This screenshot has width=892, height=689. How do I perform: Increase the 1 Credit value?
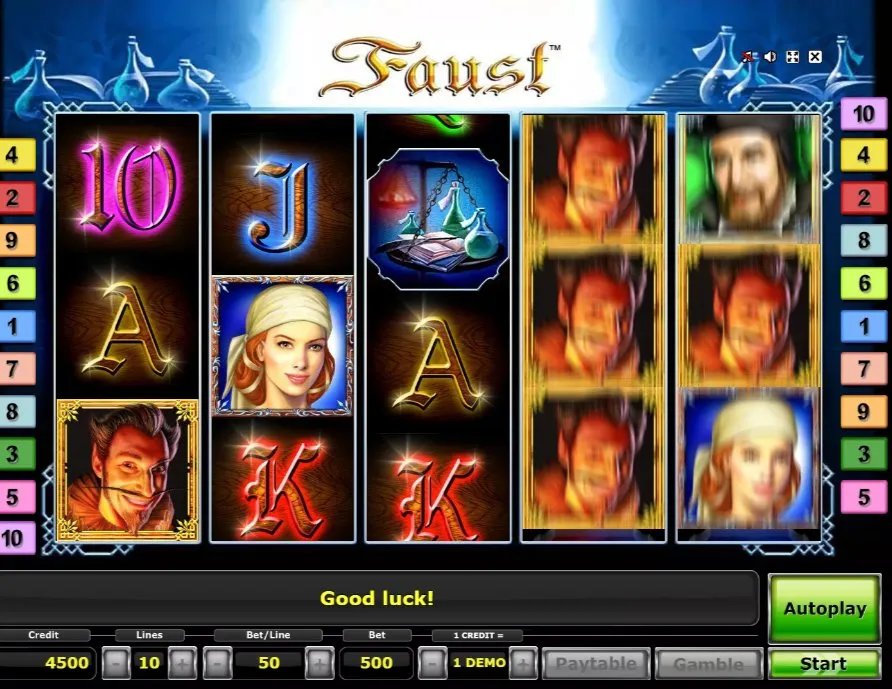click(x=523, y=663)
